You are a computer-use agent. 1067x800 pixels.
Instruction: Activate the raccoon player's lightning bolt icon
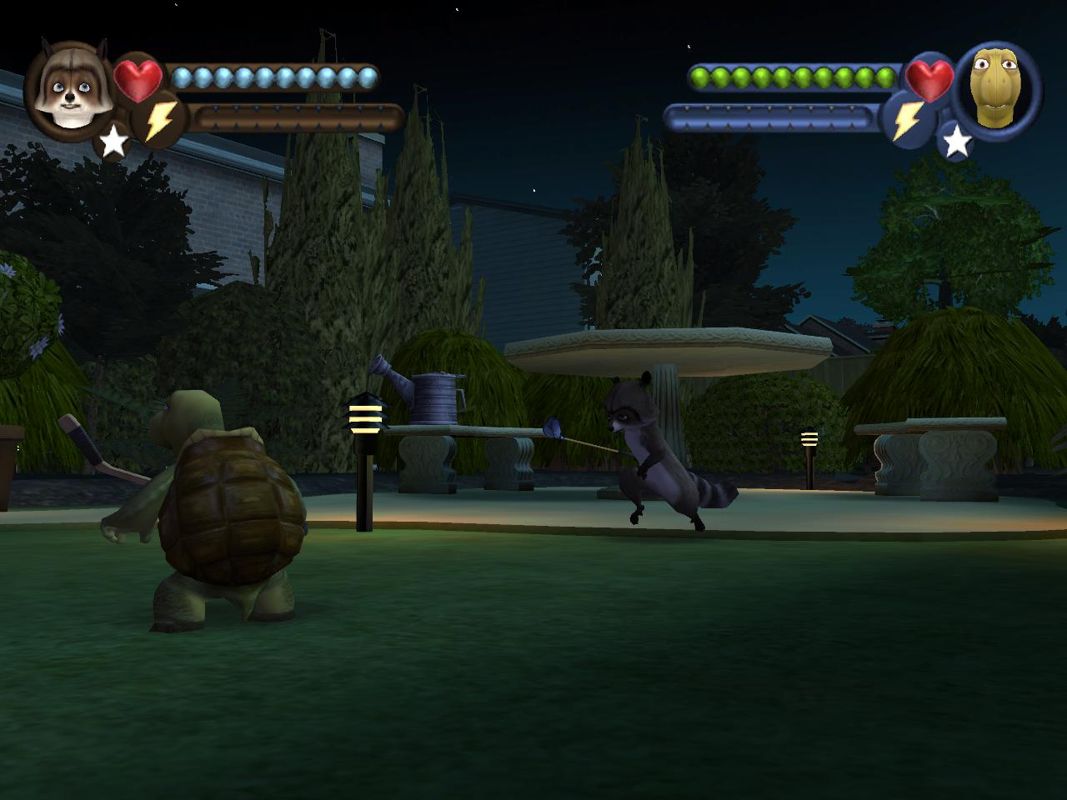[x=161, y=120]
